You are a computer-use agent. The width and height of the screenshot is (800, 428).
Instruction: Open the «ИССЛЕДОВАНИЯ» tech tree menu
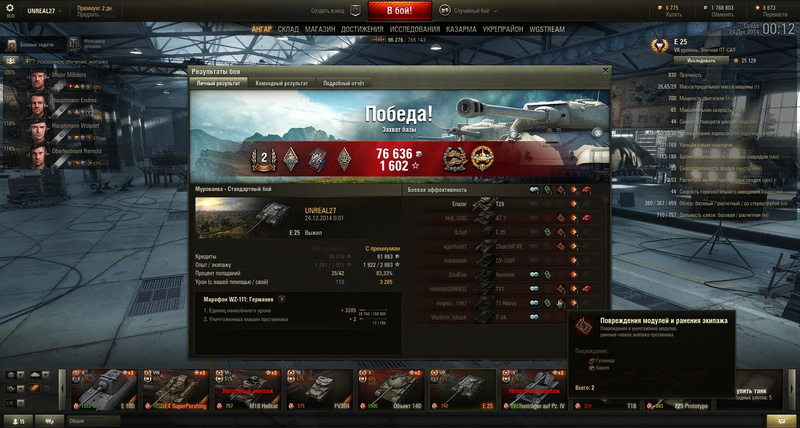pyautogui.click(x=415, y=30)
